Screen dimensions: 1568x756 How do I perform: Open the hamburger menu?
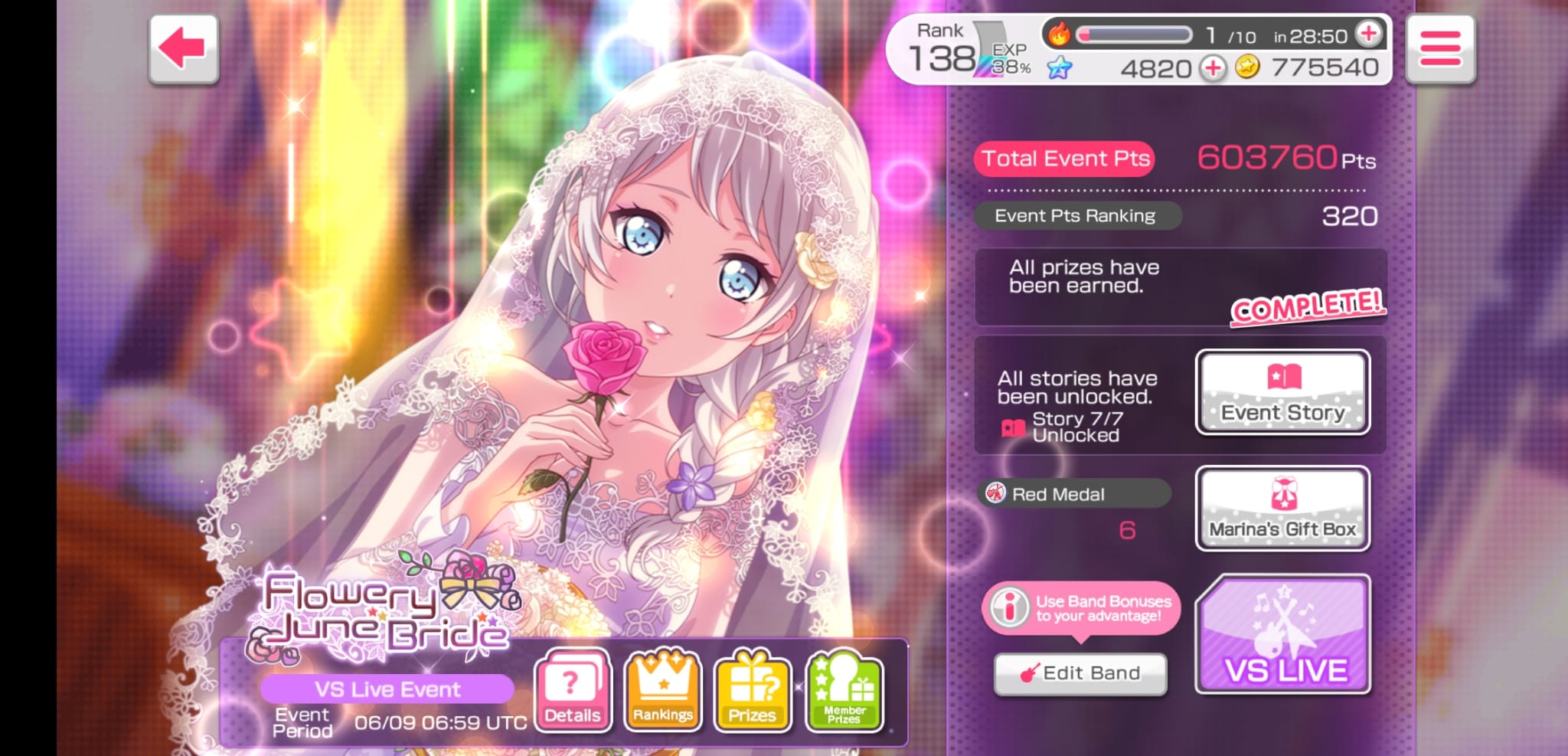coord(1440,48)
